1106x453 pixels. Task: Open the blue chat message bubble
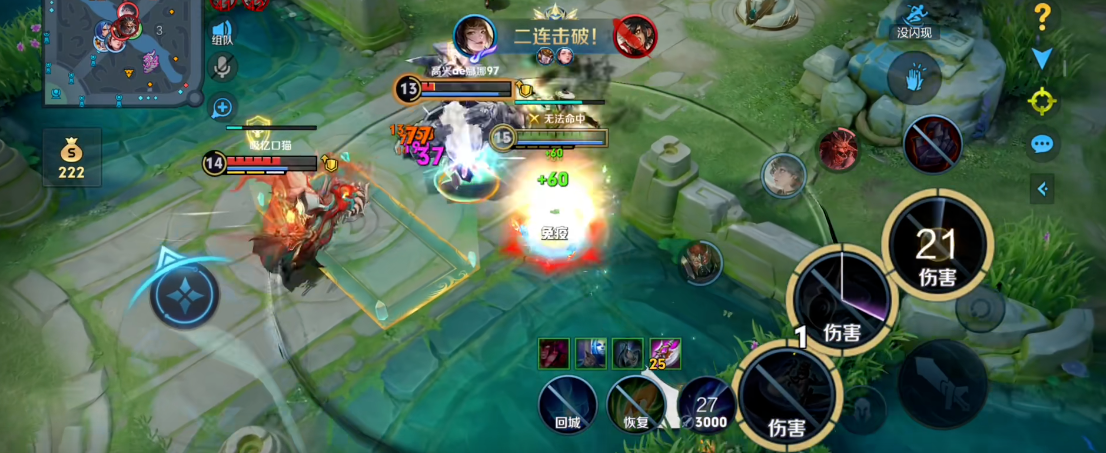(1042, 144)
